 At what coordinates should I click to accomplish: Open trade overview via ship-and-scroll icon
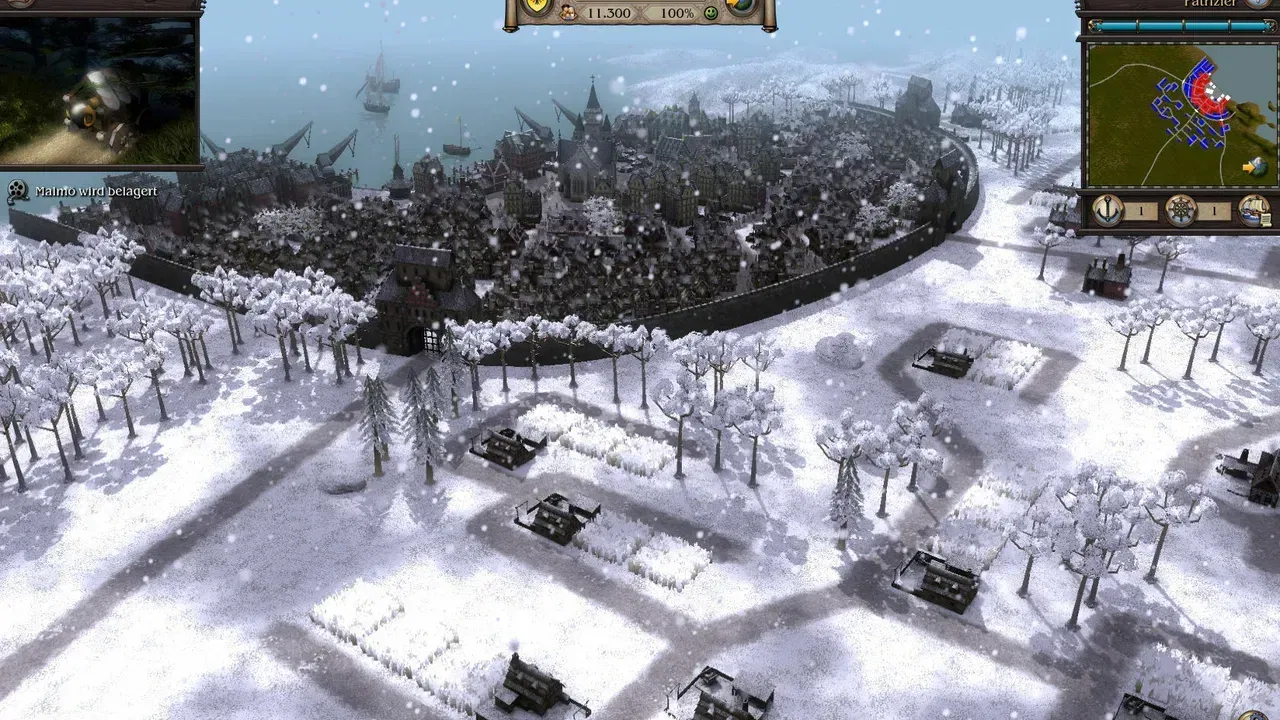(x=1255, y=211)
